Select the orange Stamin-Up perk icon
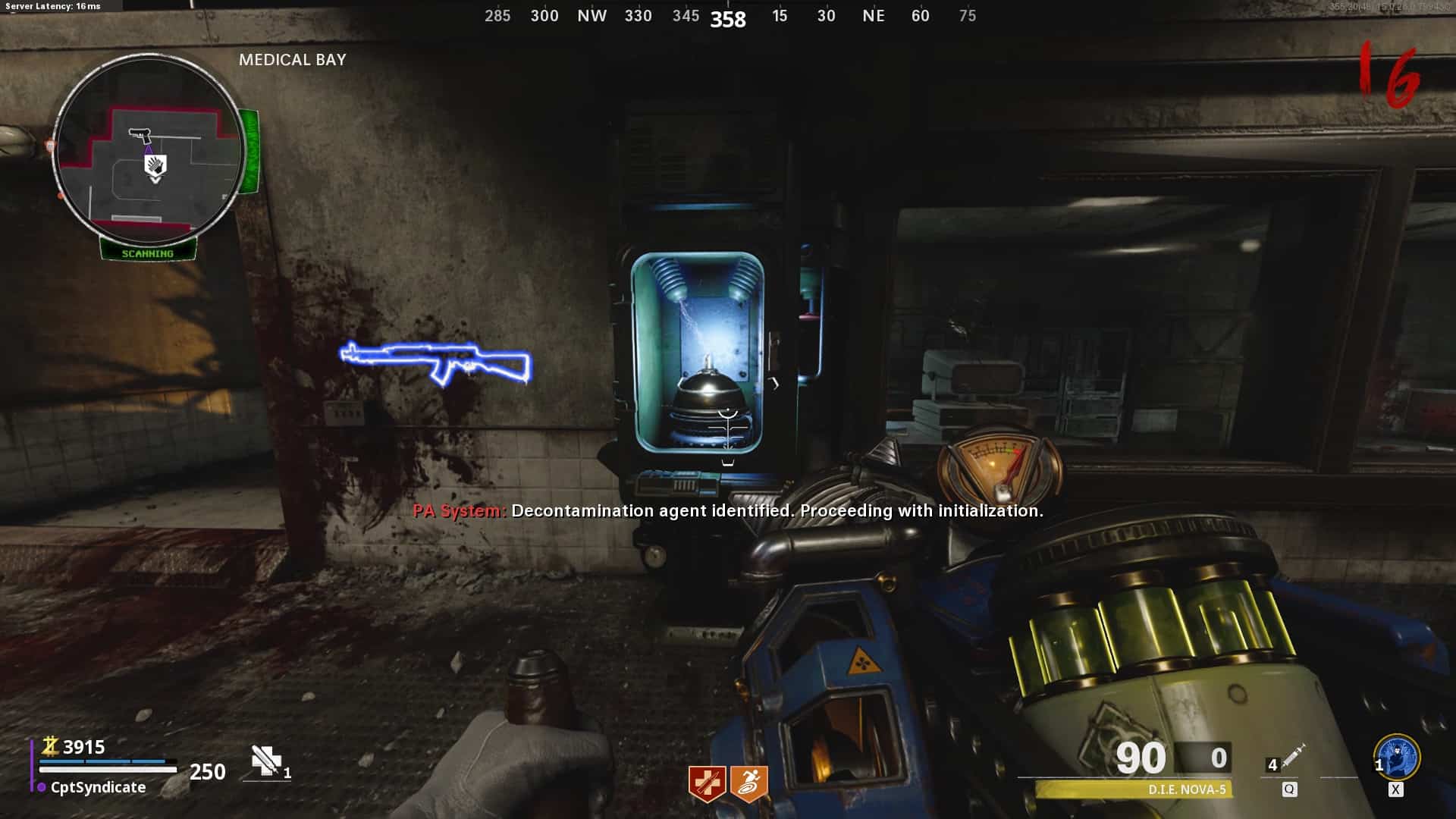1456x819 pixels. (749, 783)
